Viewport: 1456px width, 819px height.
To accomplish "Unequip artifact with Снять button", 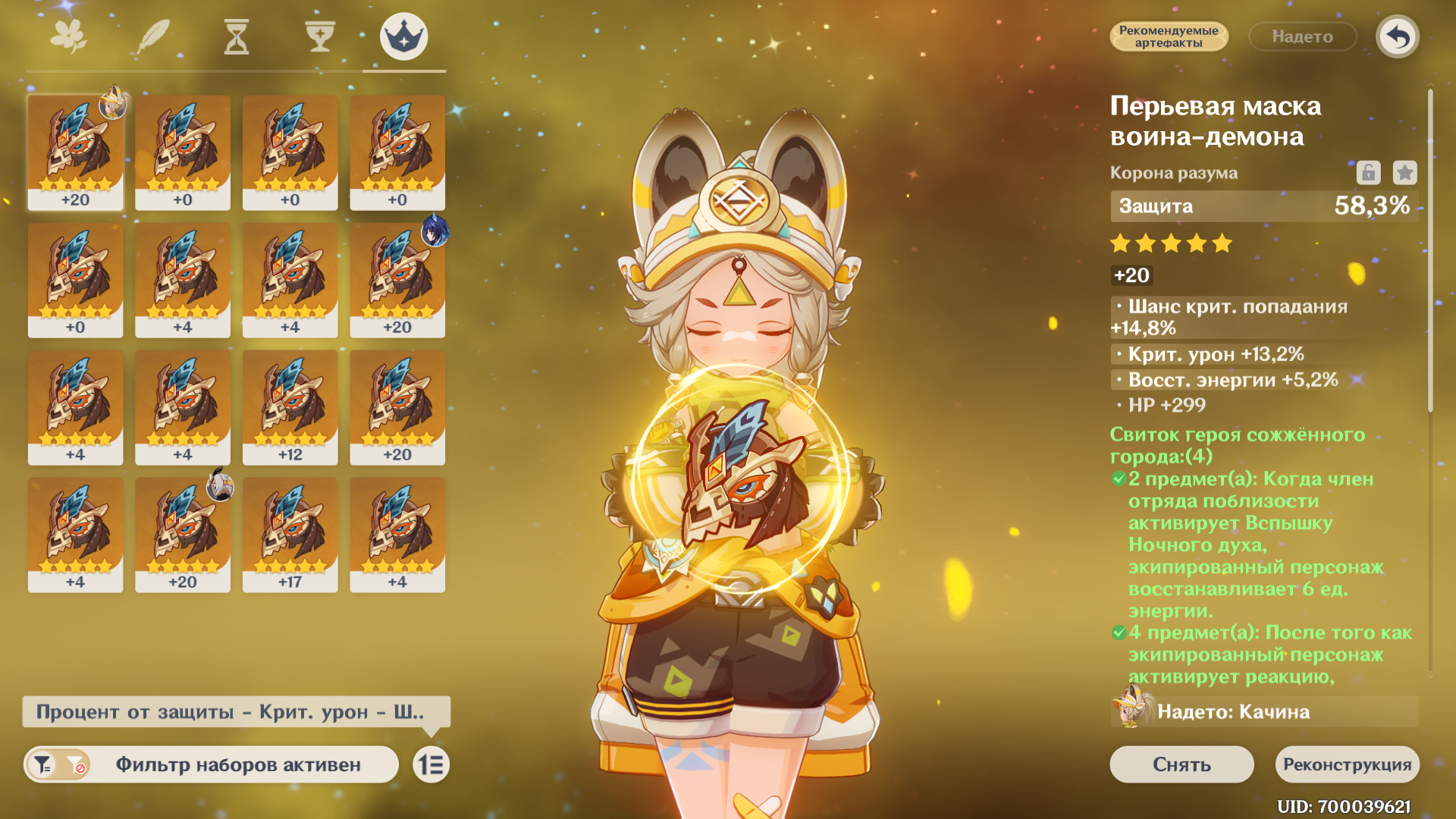I will click(x=1181, y=764).
